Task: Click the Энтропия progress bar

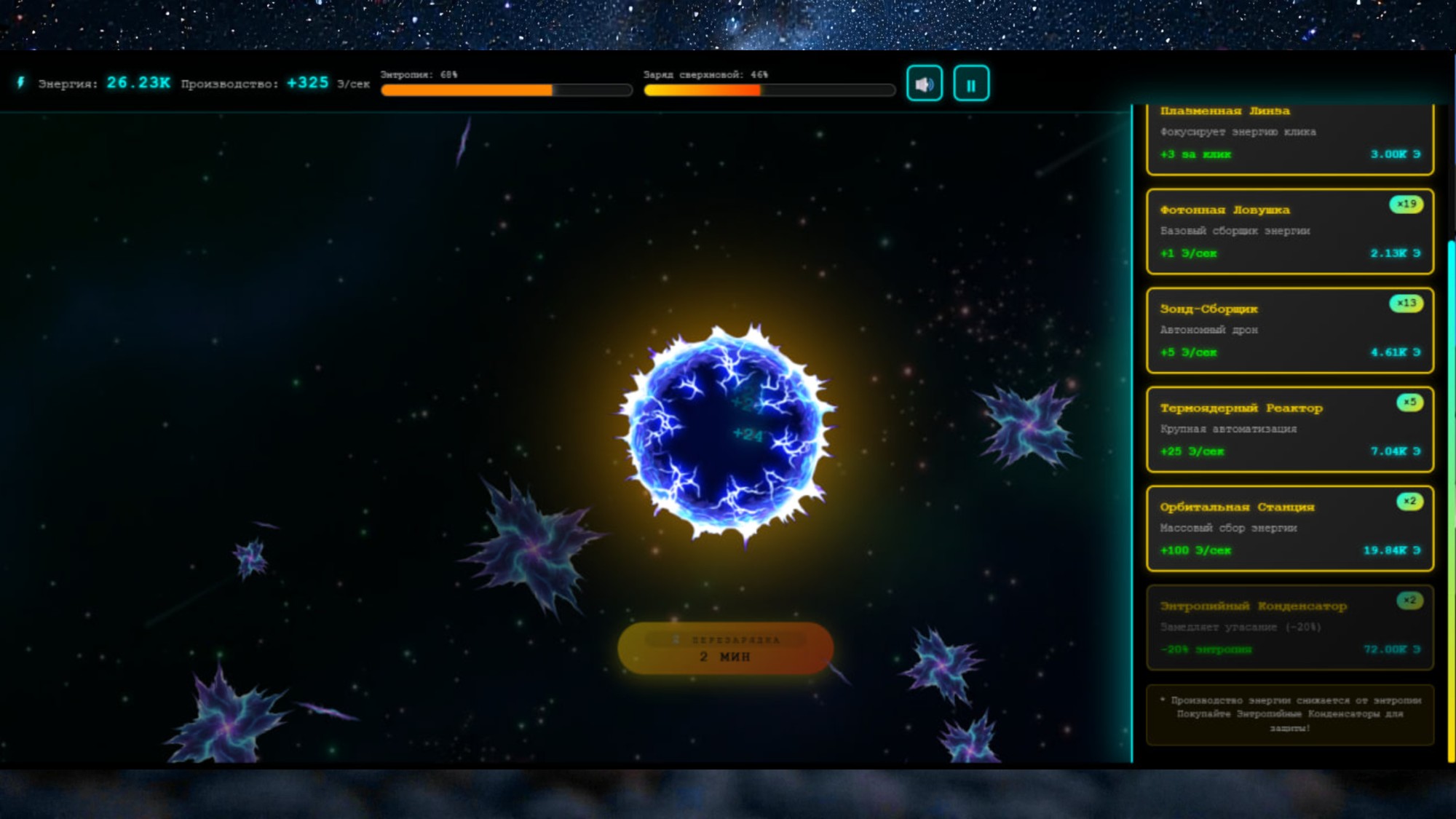Action: 505,90
